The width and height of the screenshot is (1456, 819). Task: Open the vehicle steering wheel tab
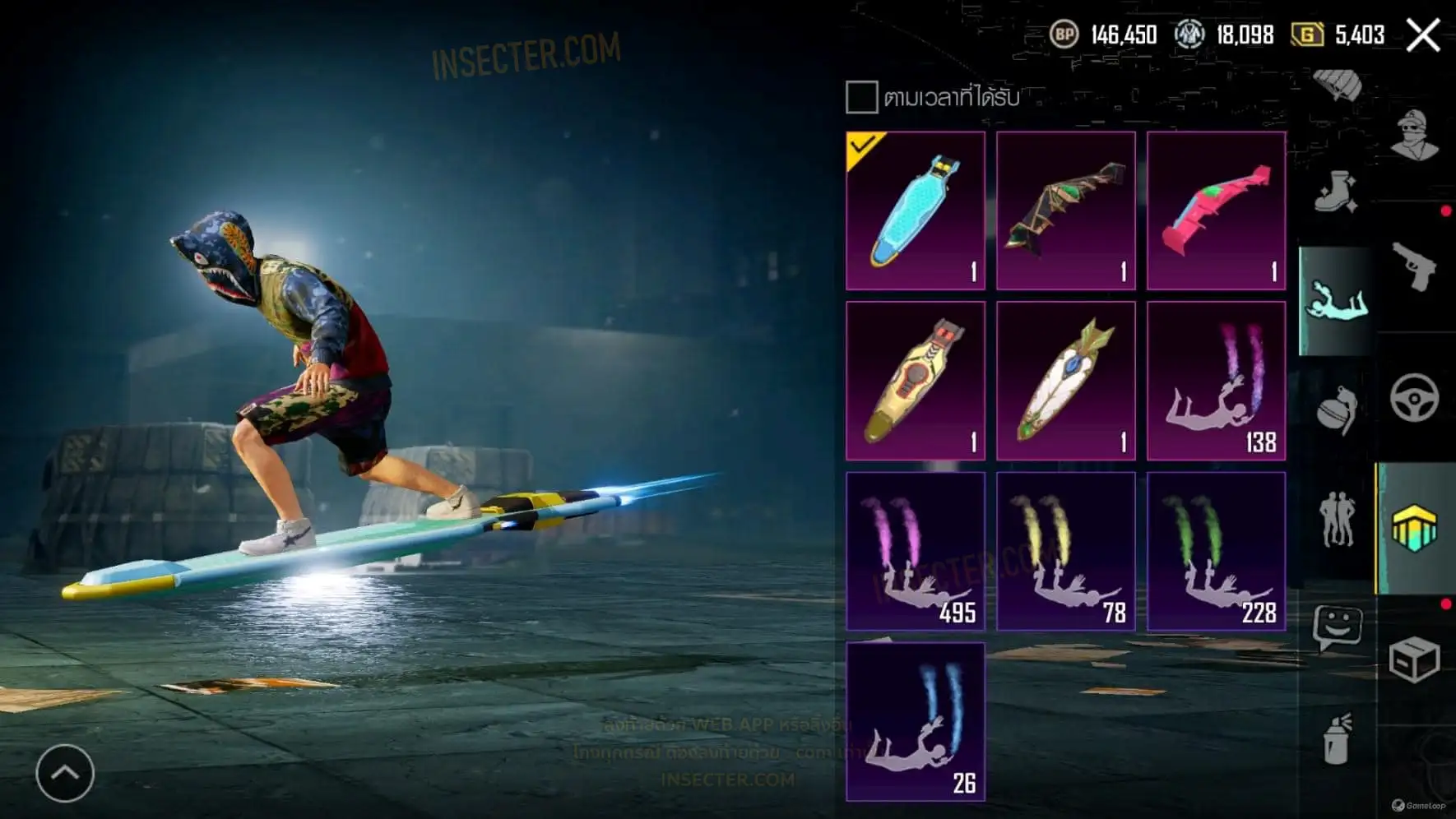point(1415,398)
